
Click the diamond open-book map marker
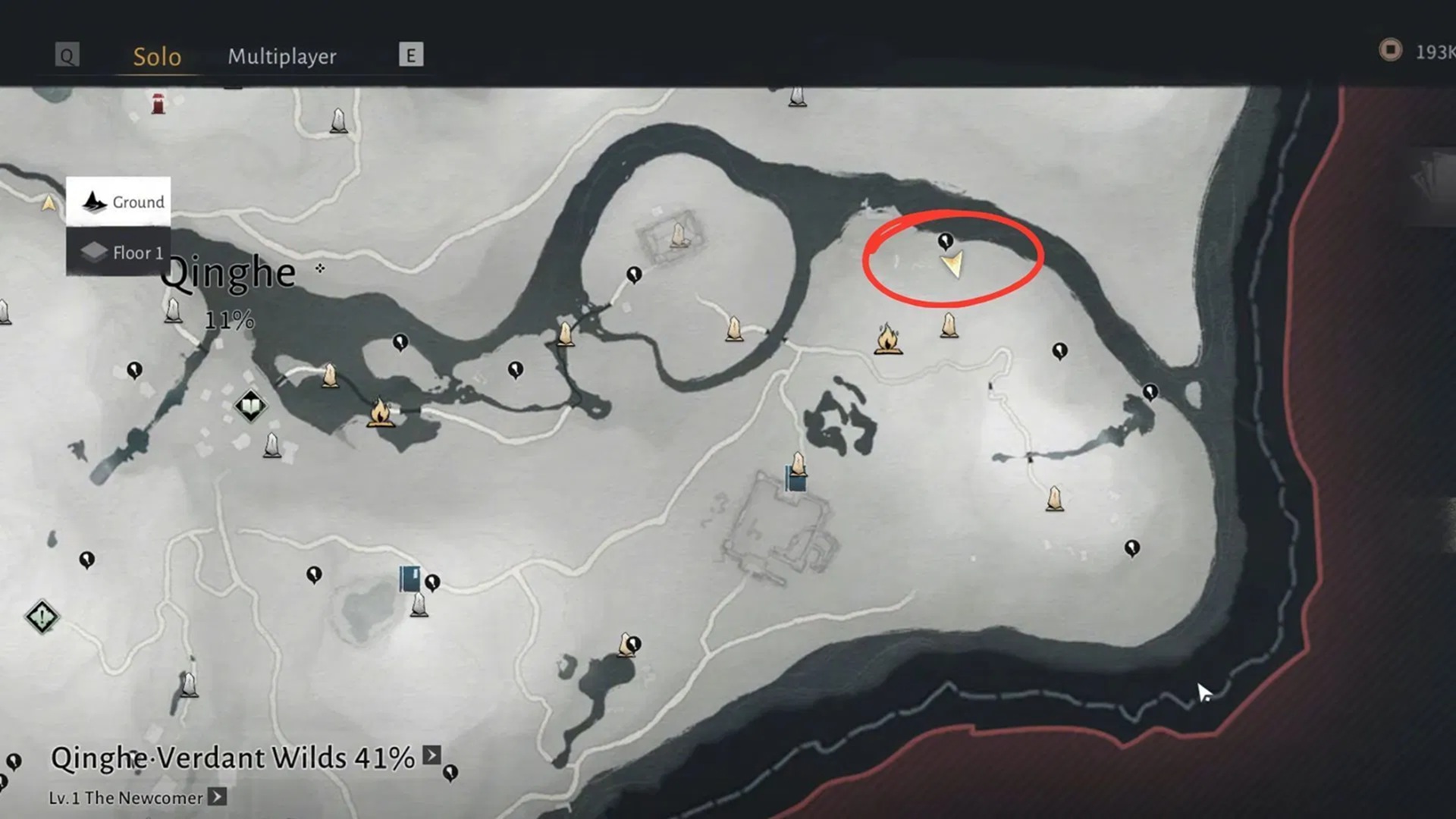pos(250,406)
